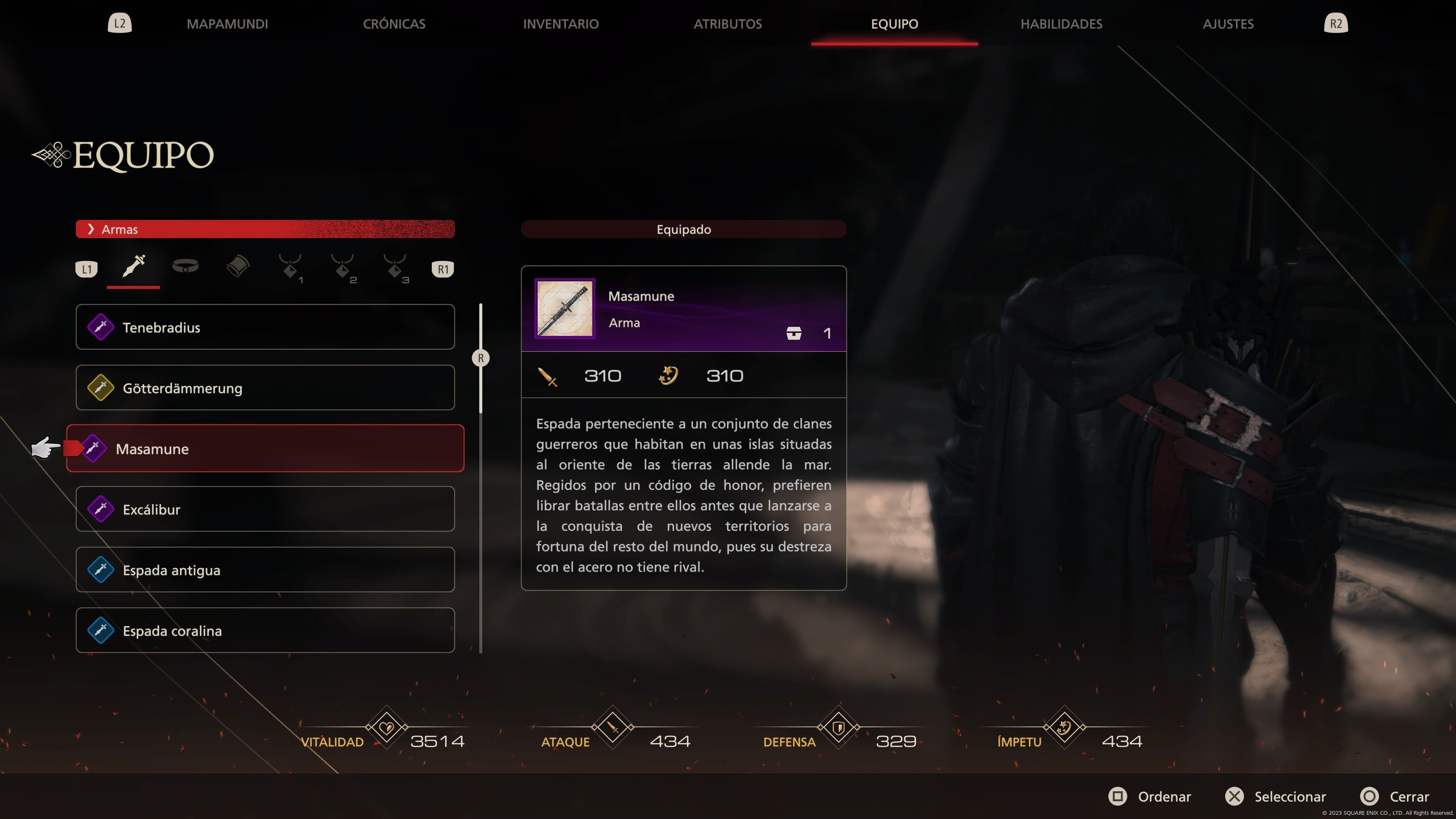Select the Equipo tab

click(894, 24)
